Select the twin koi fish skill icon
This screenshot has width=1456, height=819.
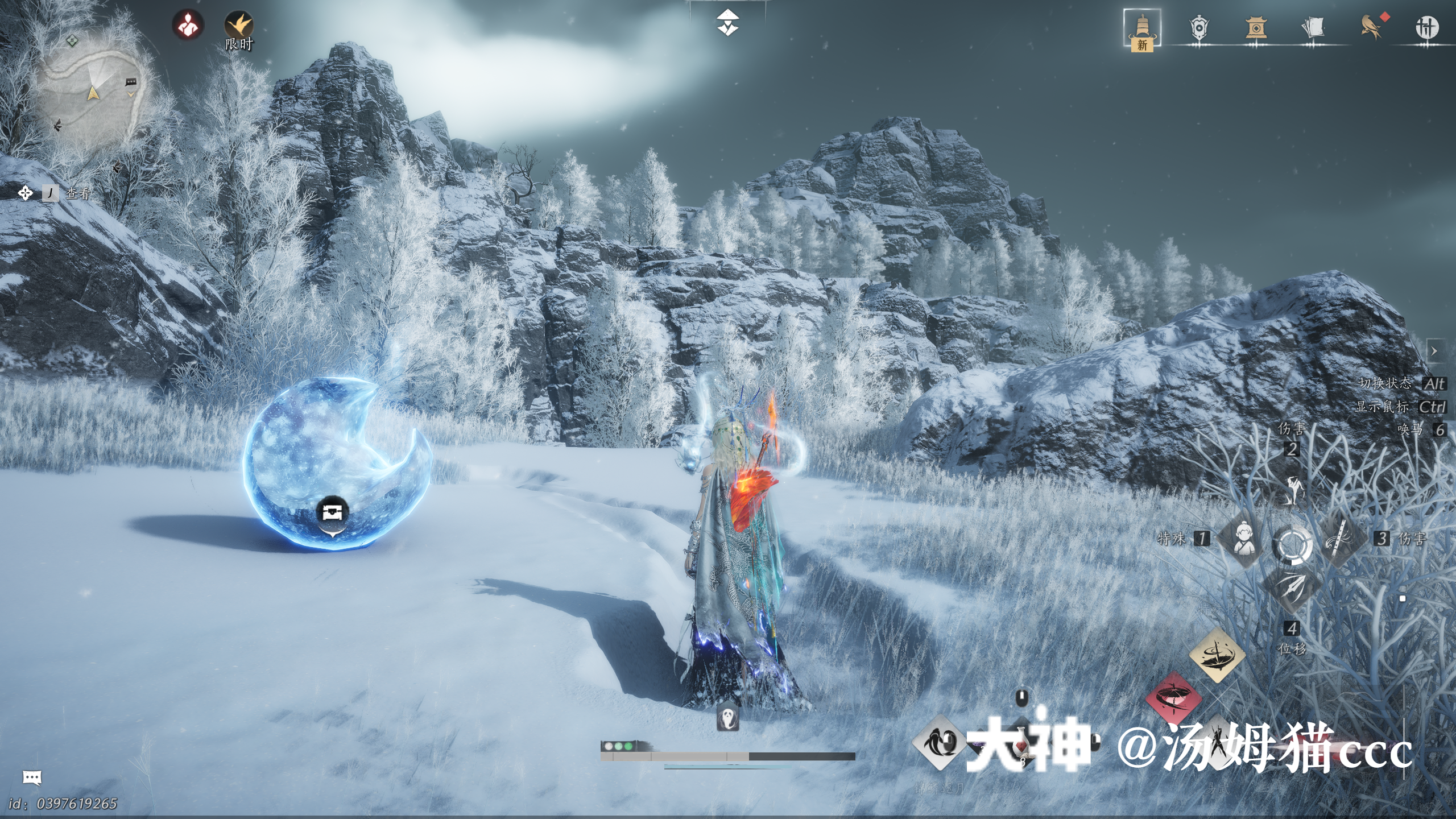938,742
